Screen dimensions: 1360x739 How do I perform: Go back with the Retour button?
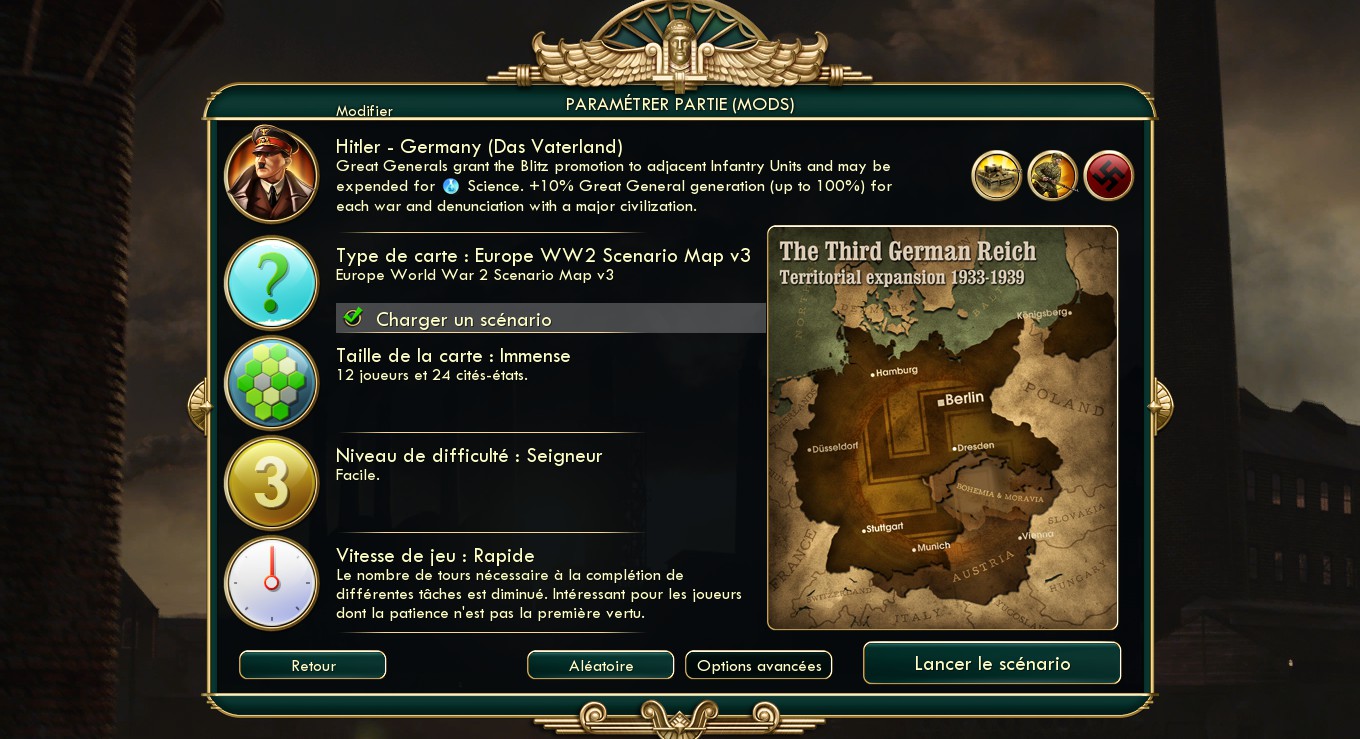coord(312,665)
